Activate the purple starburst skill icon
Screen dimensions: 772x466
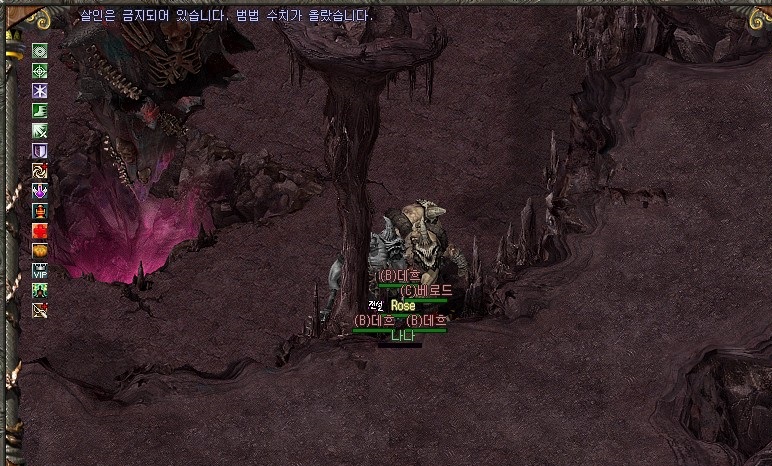pos(40,91)
